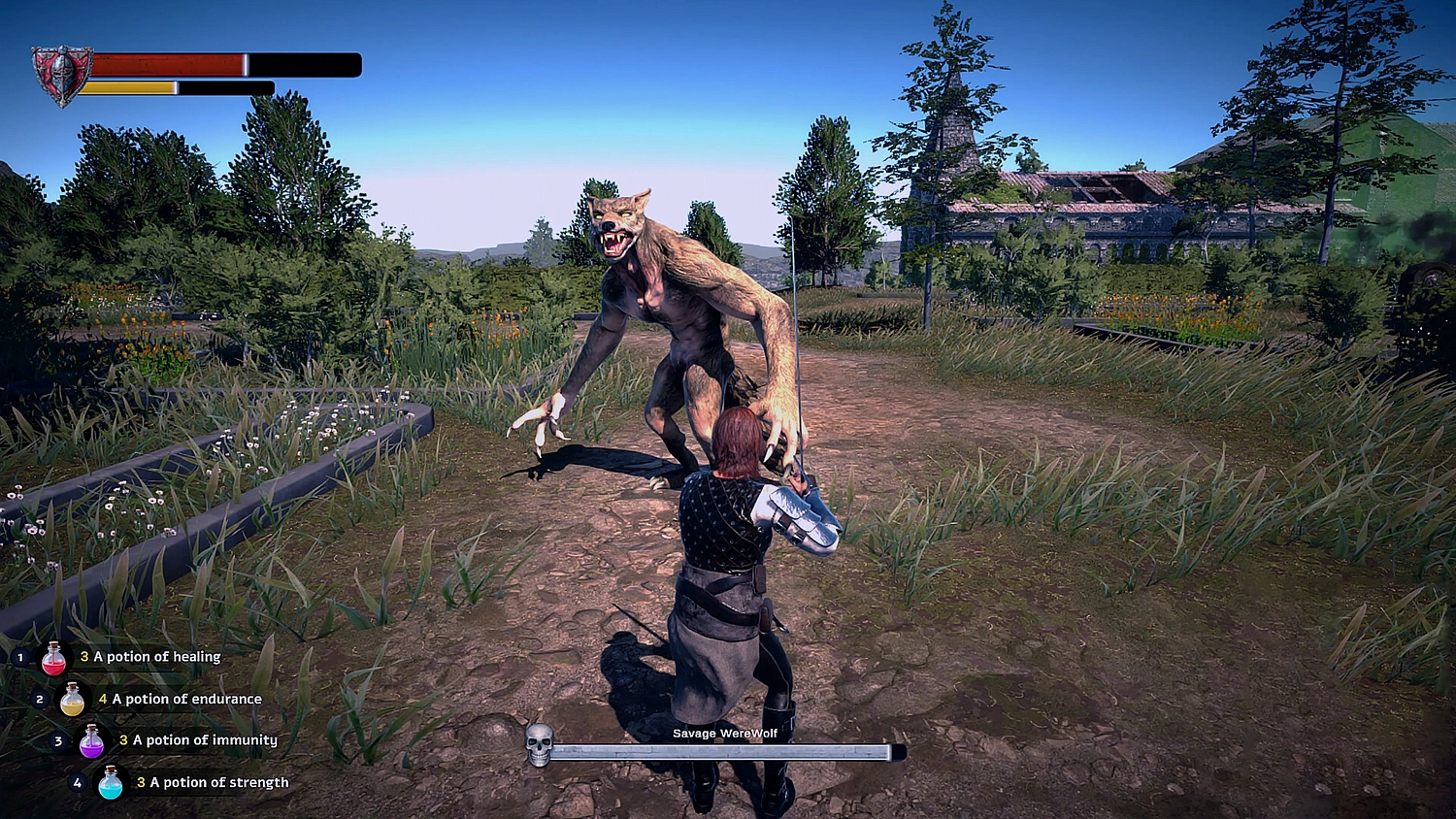Click the knight helmet shield portrait
Screen dimensions: 1456x819
pyautogui.click(x=61, y=75)
